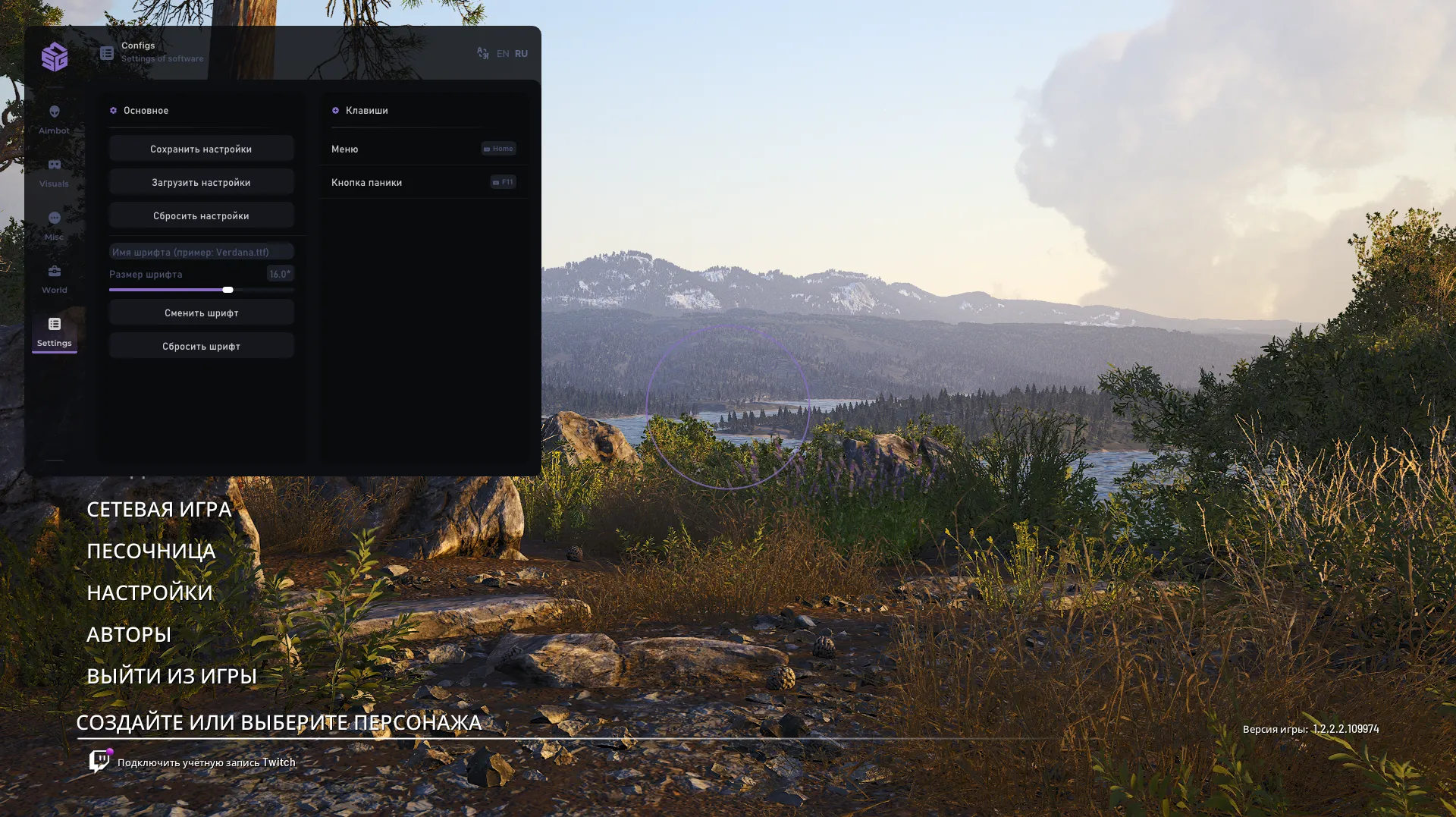Open the СЕТЕВАЯ ИГРА multiplayer menu
The width and height of the screenshot is (1456, 817).
[158, 510]
